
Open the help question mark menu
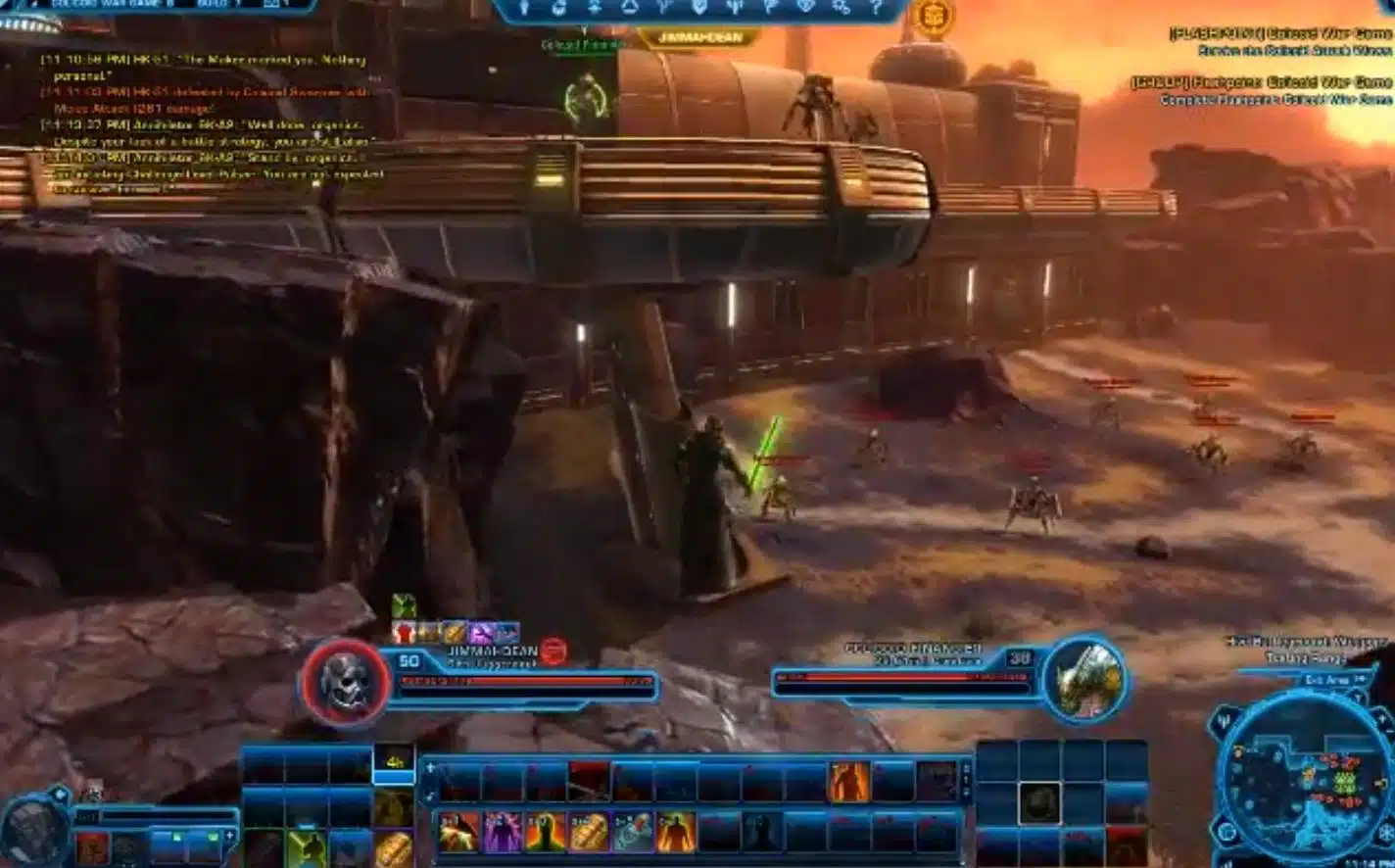[x=875, y=9]
